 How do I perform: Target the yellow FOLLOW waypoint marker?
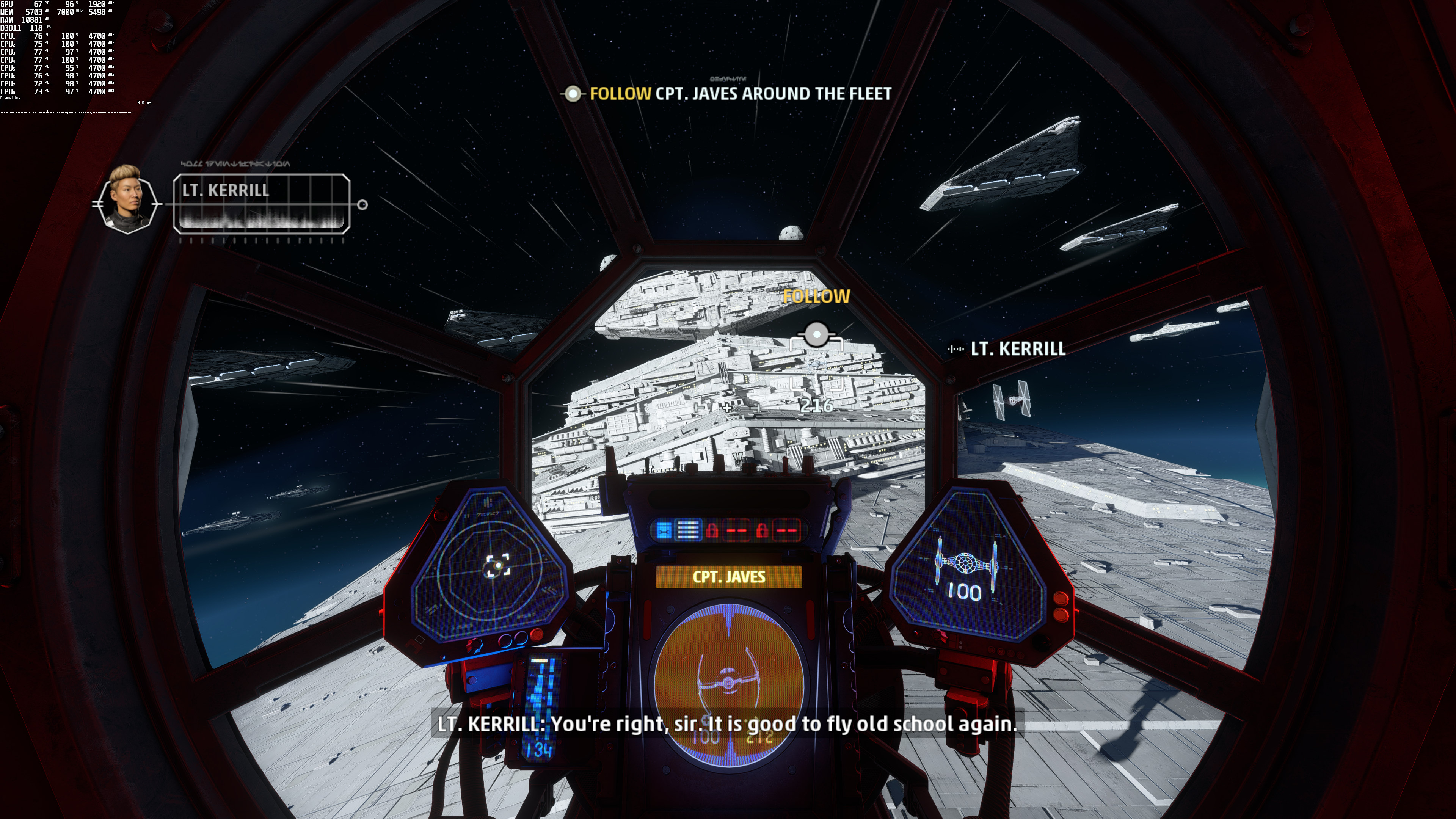point(816,334)
